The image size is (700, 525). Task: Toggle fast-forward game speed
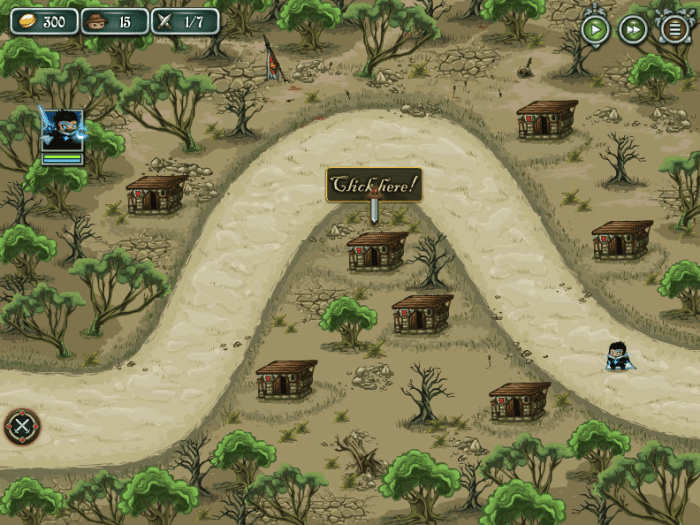coord(633,30)
